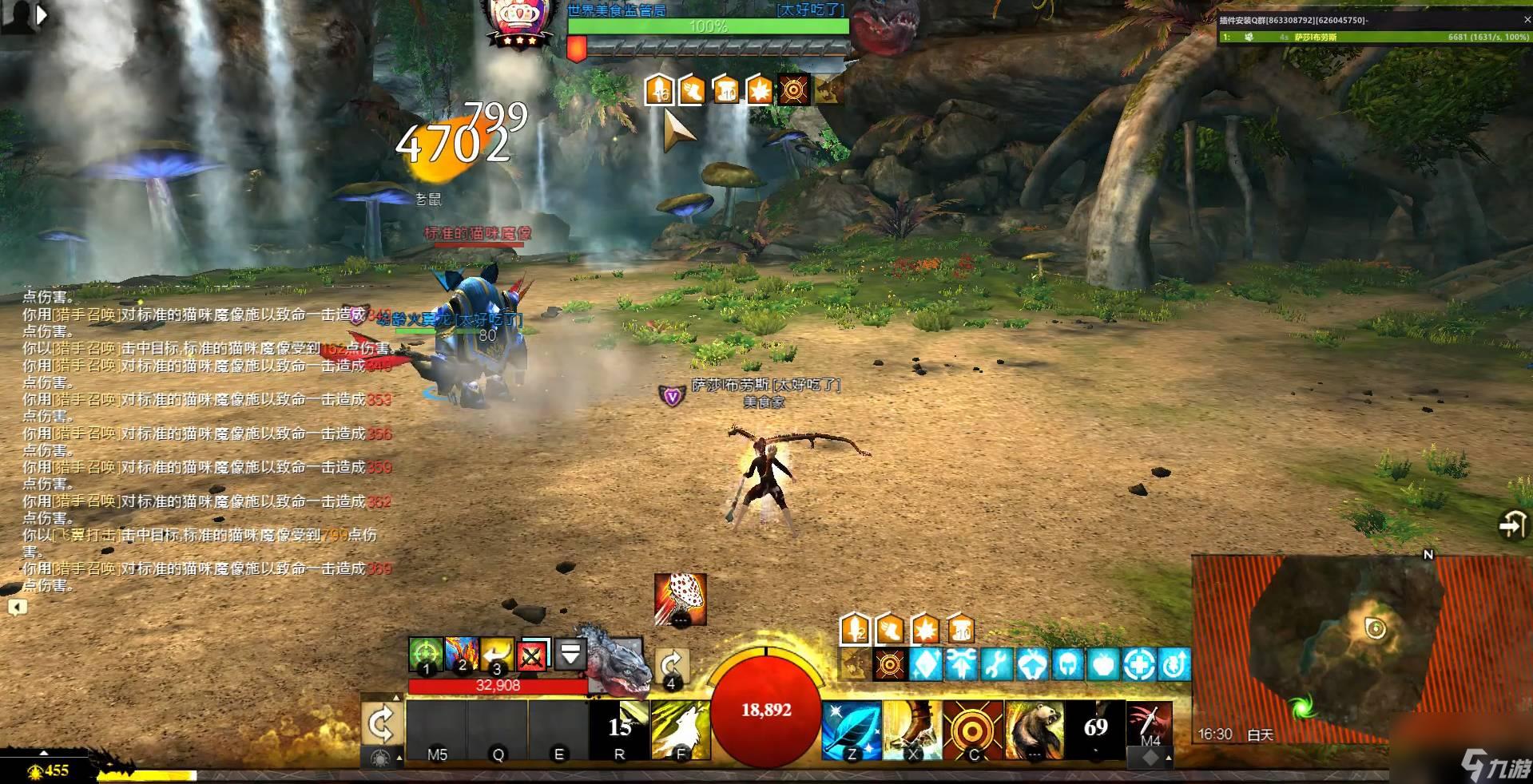Image resolution: width=1533 pixels, height=784 pixels.
Task: Activate the bear utility skill
Action: [1034, 730]
